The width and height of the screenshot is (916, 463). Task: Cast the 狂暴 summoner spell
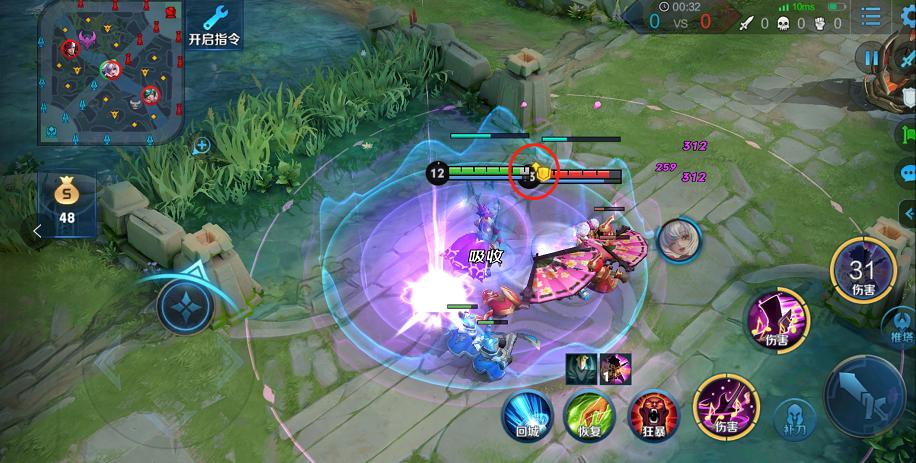(649, 415)
